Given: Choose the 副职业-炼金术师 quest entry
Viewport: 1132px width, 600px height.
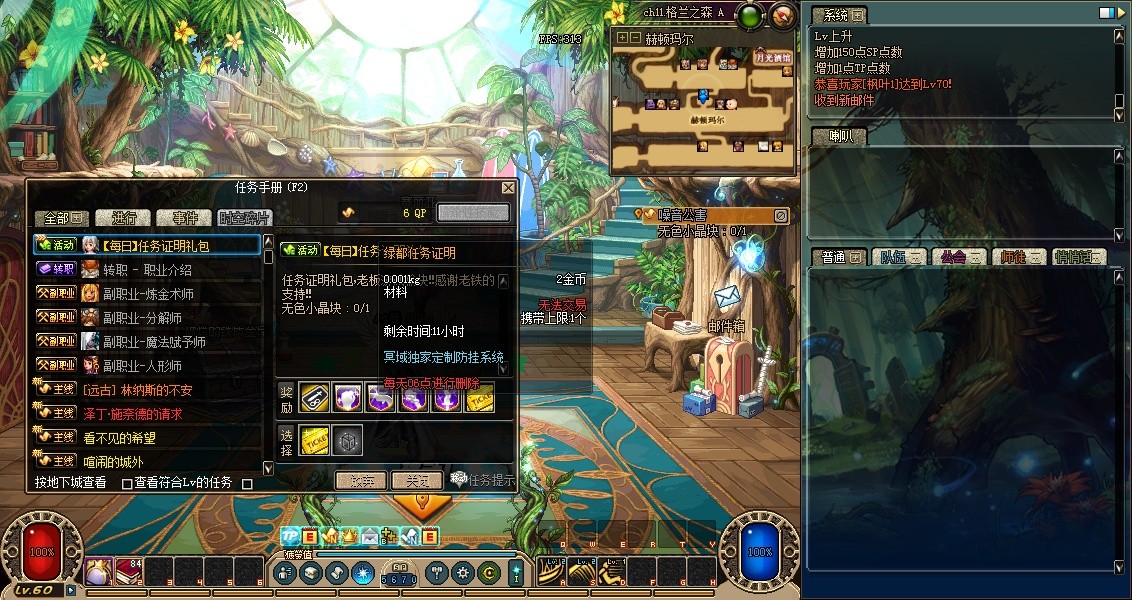Looking at the screenshot, I should (149, 294).
